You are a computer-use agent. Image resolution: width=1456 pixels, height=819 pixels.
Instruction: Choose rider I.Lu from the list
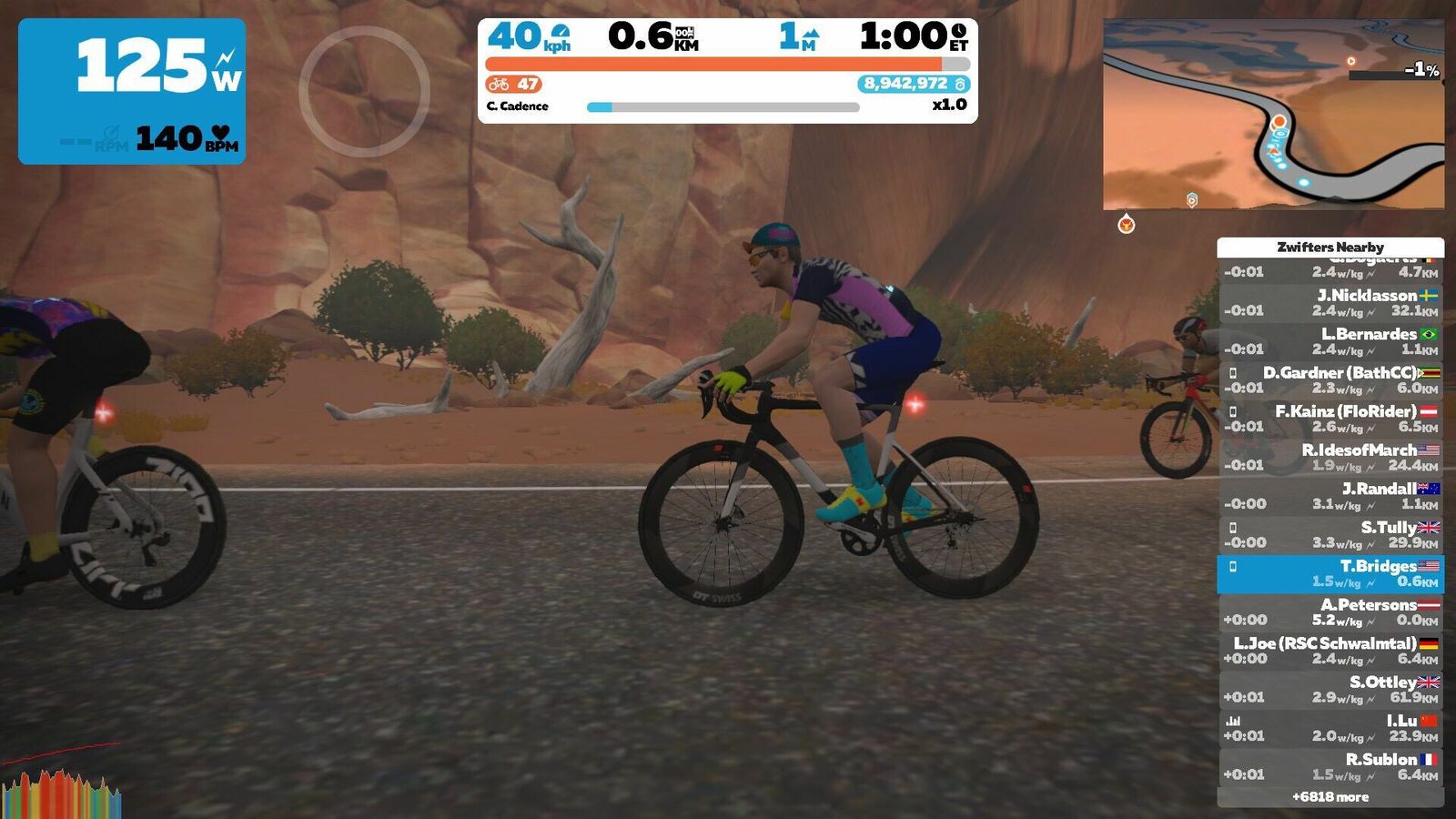tap(1330, 728)
